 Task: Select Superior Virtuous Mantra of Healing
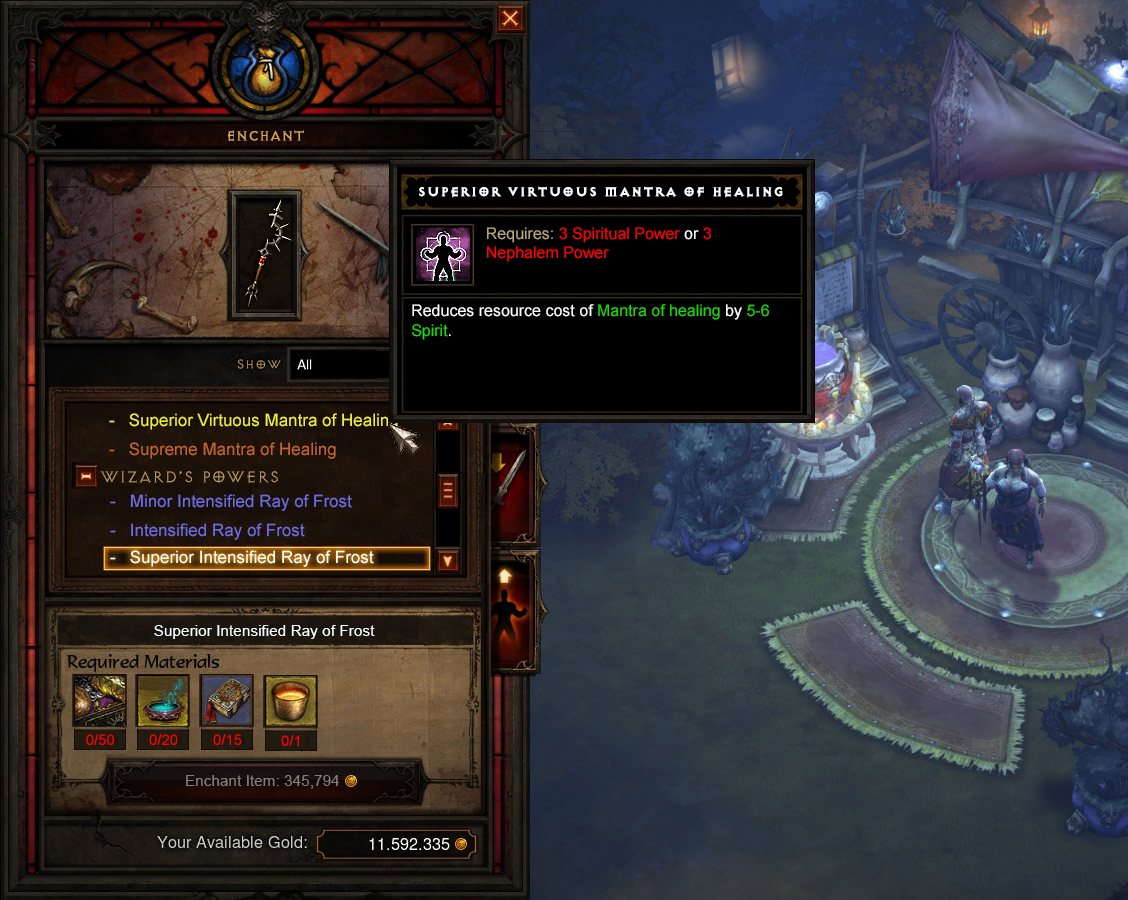click(250, 421)
